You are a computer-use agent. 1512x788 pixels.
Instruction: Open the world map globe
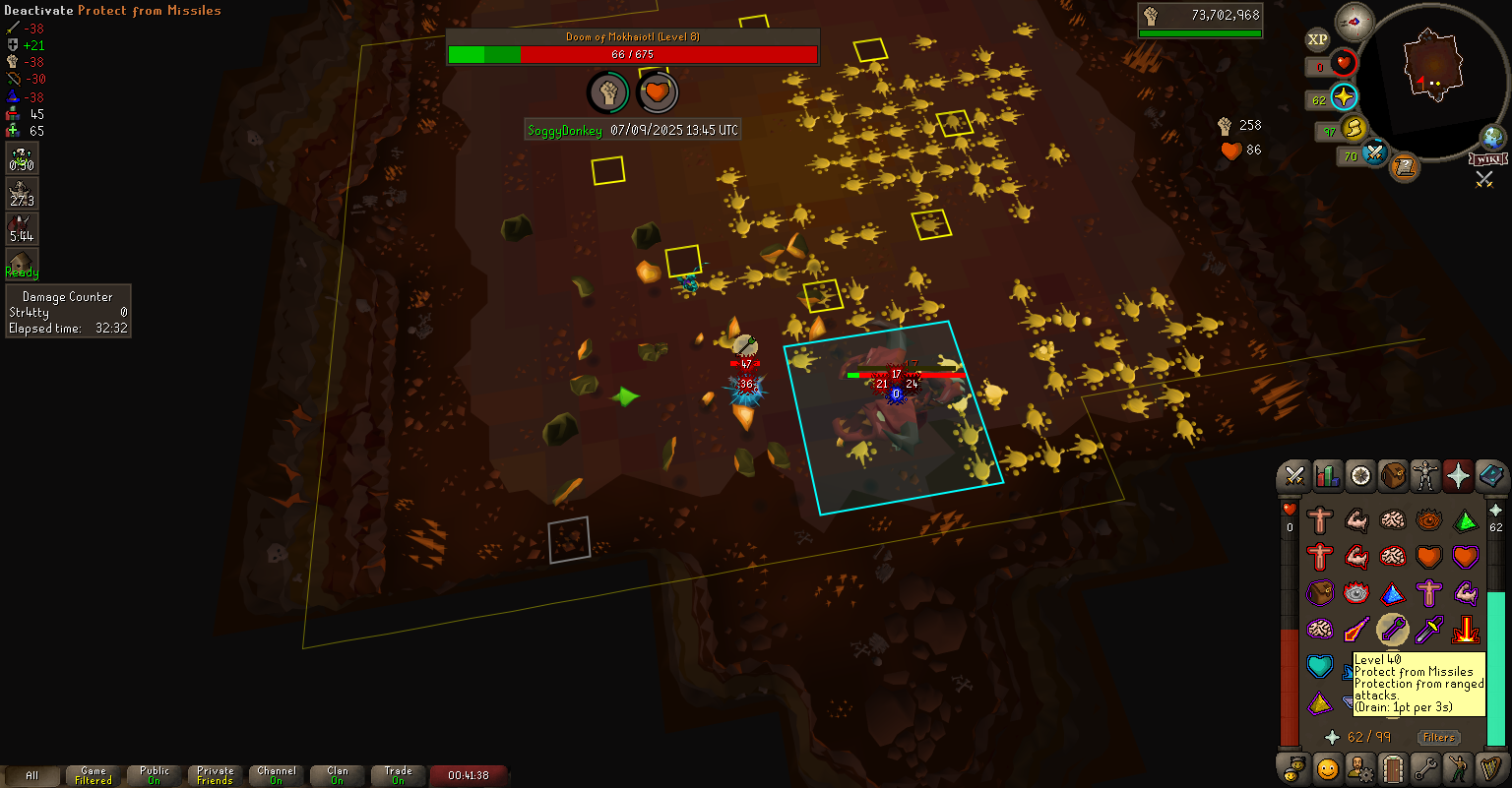[1493, 138]
